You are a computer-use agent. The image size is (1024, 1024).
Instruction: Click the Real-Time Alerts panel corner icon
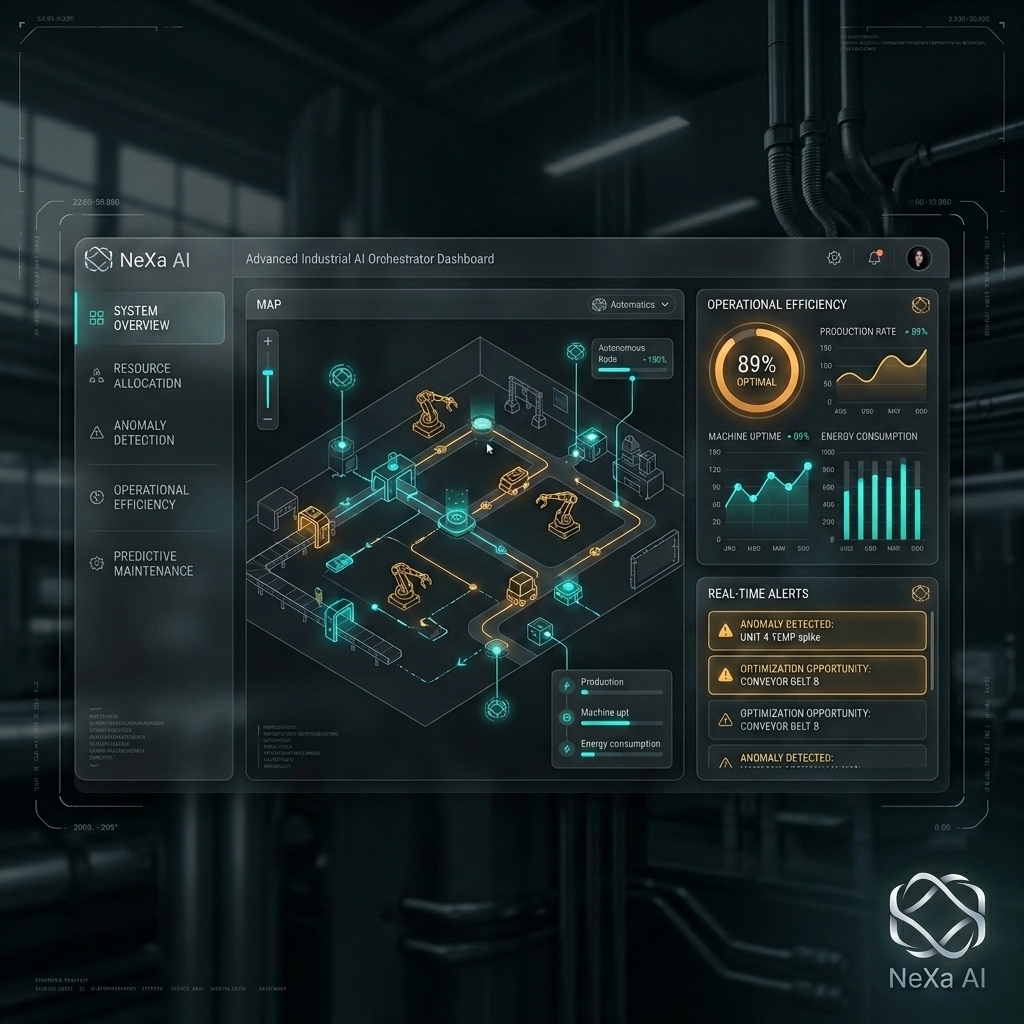(920, 594)
